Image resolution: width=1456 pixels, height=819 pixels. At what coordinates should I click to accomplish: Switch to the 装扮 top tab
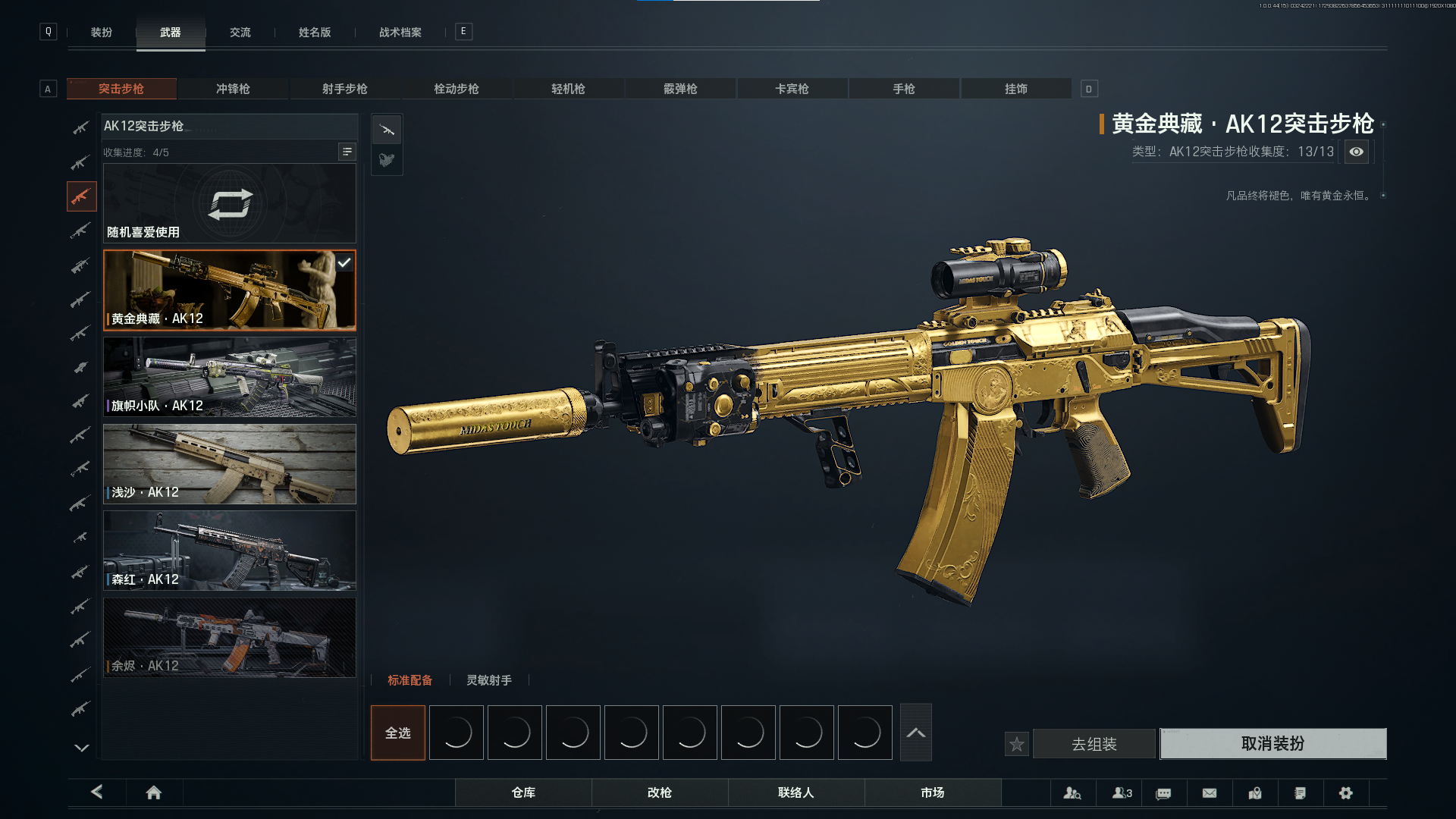102,33
